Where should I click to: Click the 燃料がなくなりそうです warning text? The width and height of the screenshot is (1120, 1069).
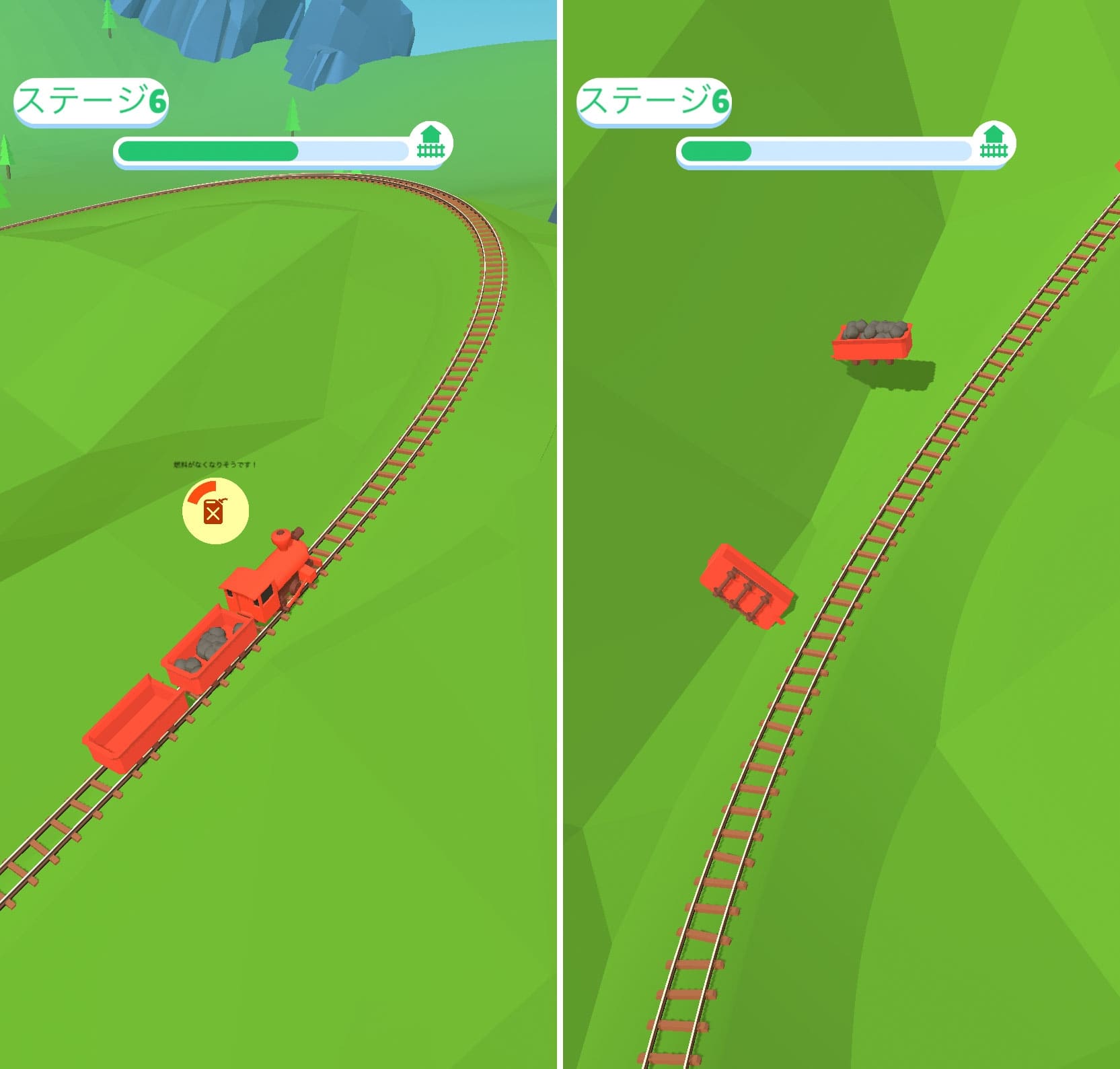coord(214,464)
